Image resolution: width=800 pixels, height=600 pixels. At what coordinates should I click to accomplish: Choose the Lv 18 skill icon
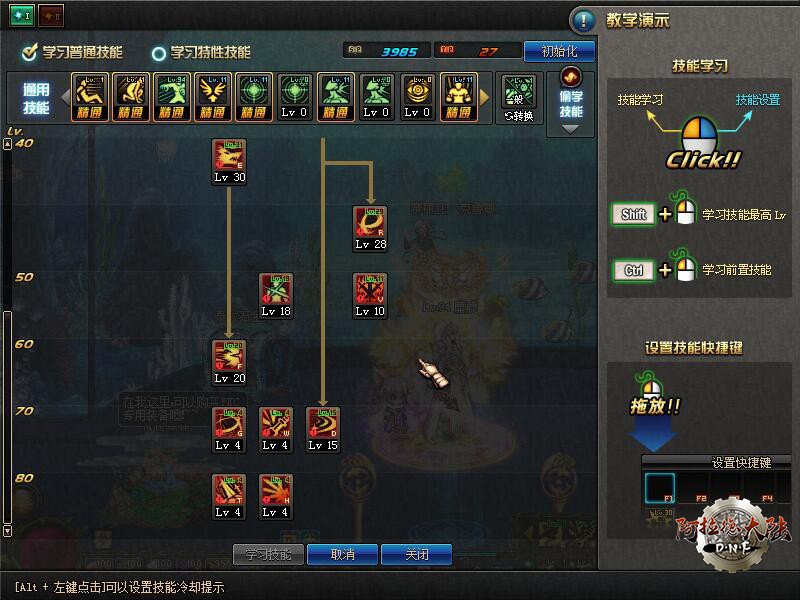tap(276, 290)
